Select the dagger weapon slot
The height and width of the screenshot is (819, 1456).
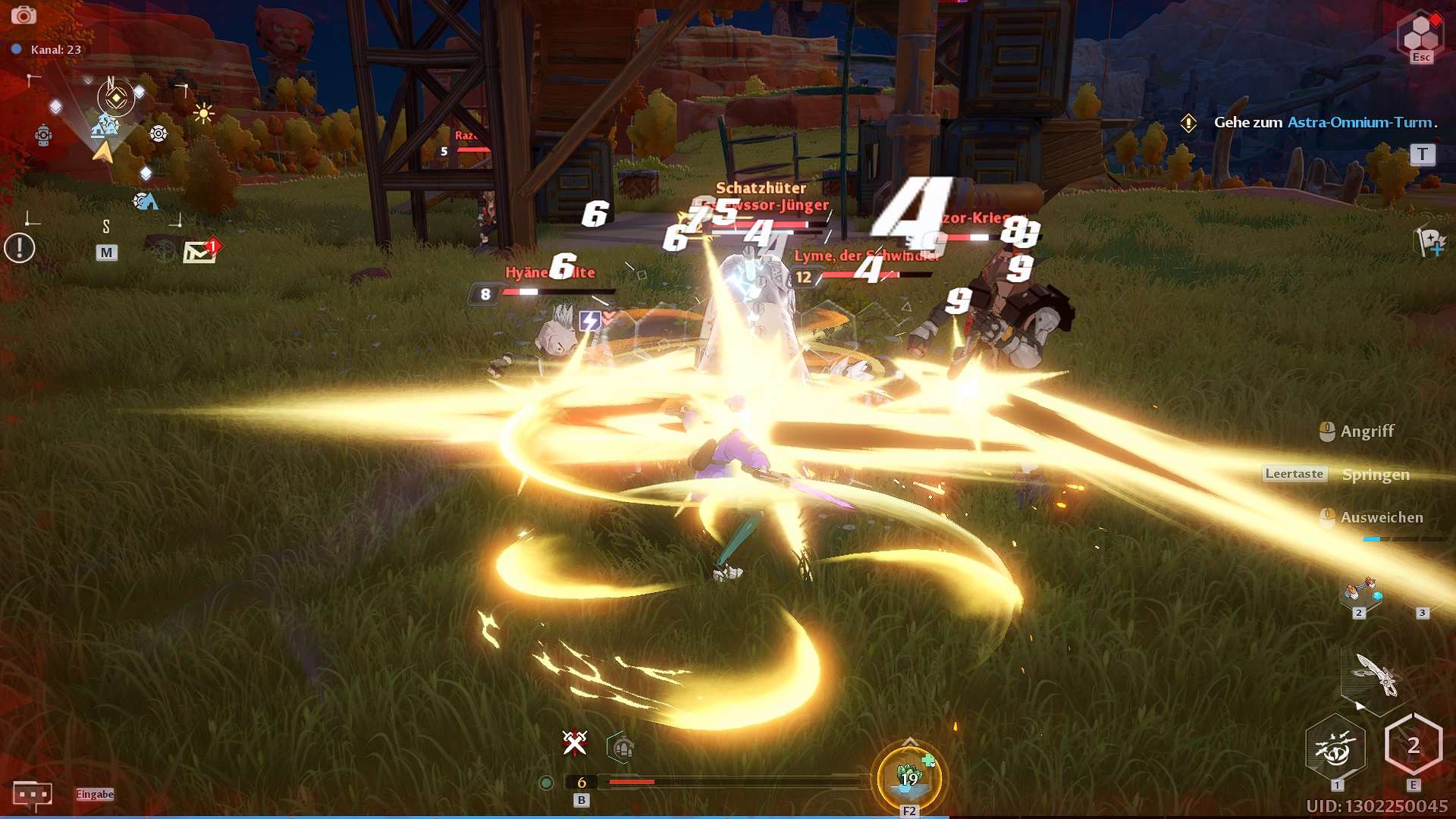coord(1376,674)
